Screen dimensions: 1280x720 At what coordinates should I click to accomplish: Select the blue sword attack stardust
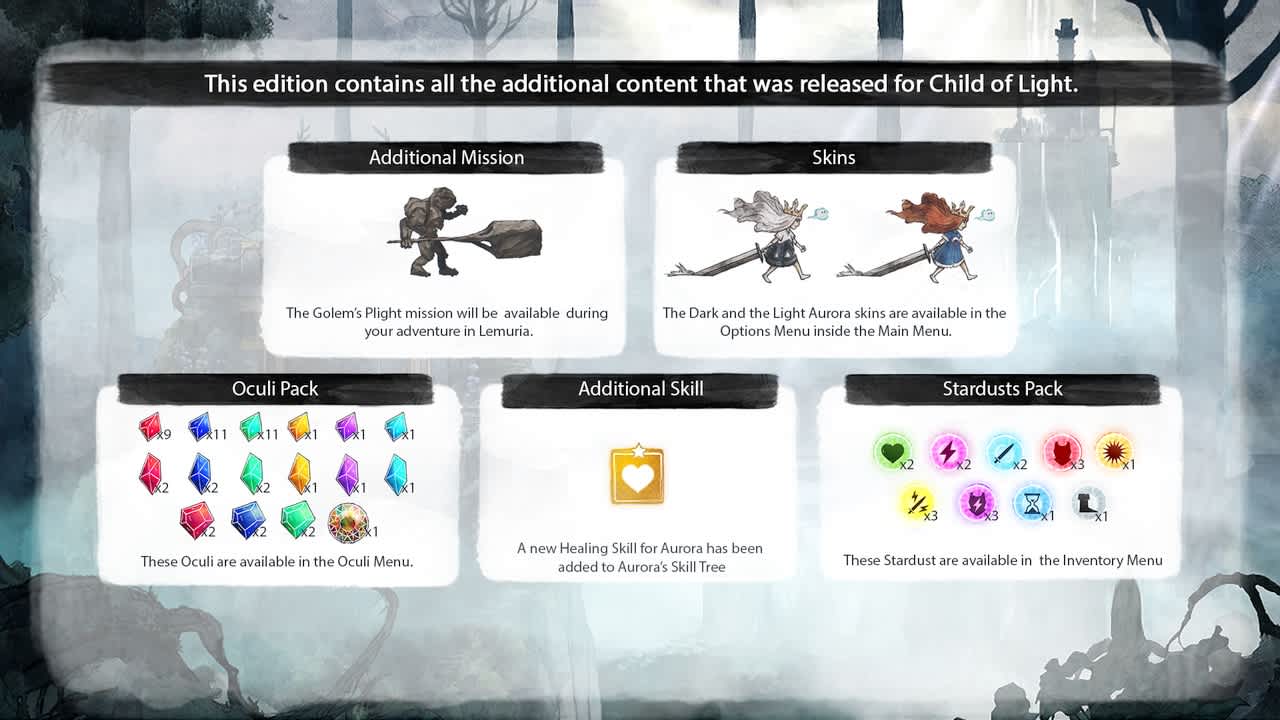pyautogui.click(x=1005, y=450)
